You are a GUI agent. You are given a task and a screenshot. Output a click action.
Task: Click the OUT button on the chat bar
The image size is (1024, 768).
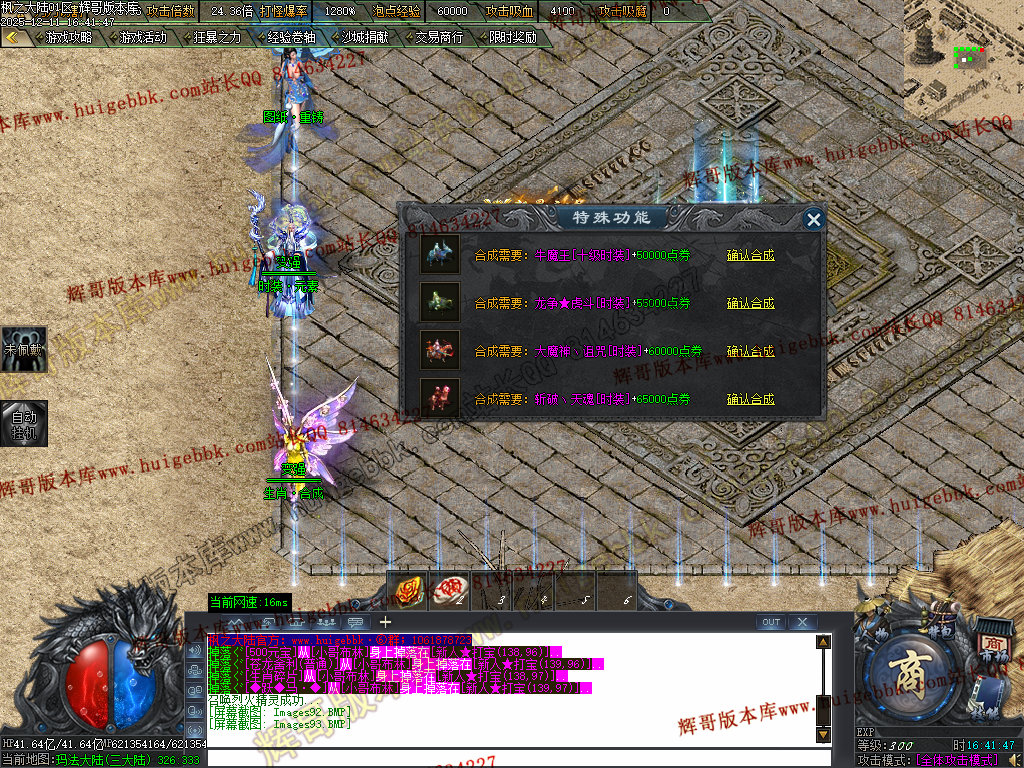click(771, 623)
